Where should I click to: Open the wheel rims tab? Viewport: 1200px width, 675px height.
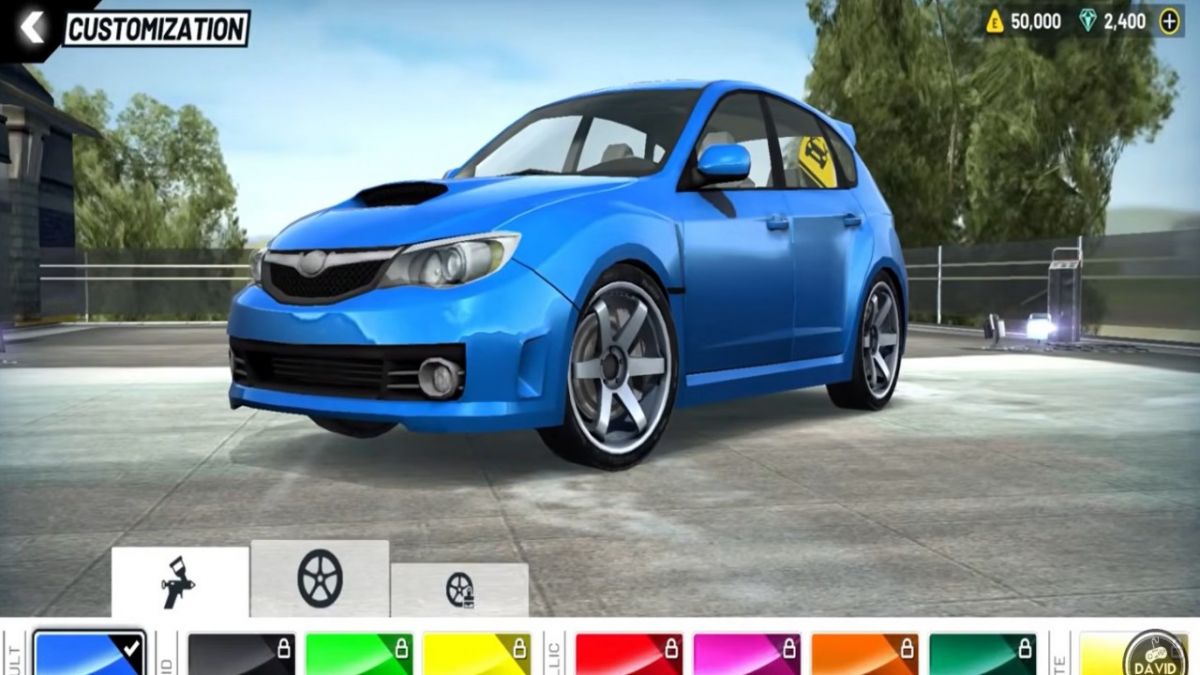pos(320,578)
